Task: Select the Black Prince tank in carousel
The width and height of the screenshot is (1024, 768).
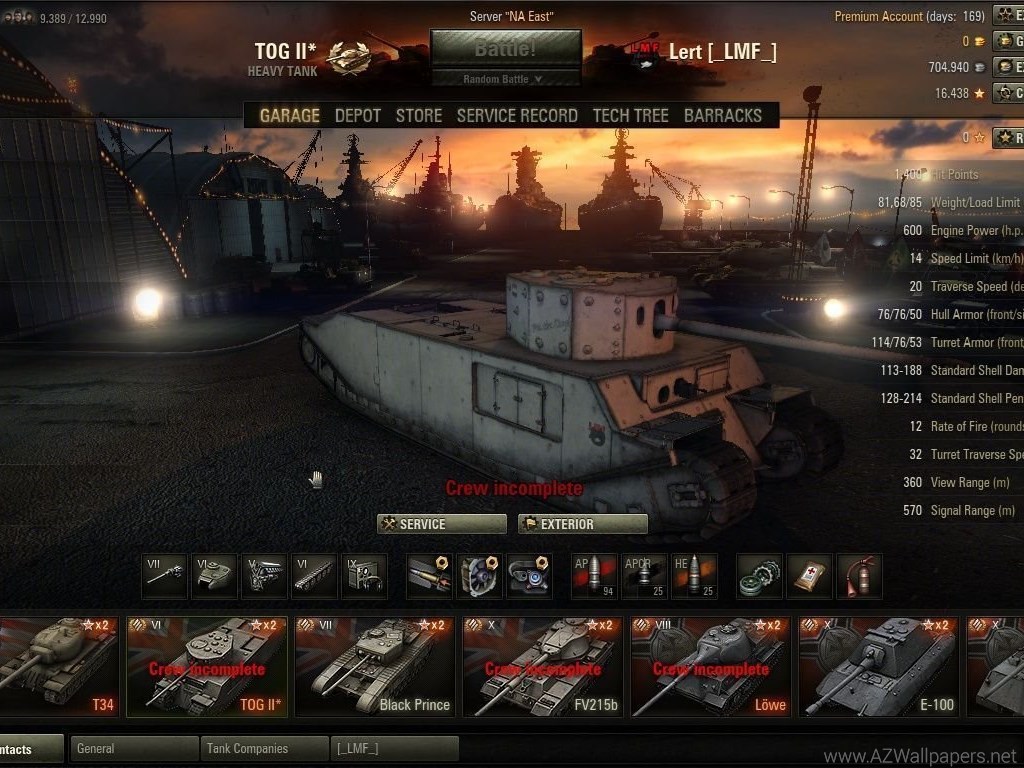Action: 374,666
